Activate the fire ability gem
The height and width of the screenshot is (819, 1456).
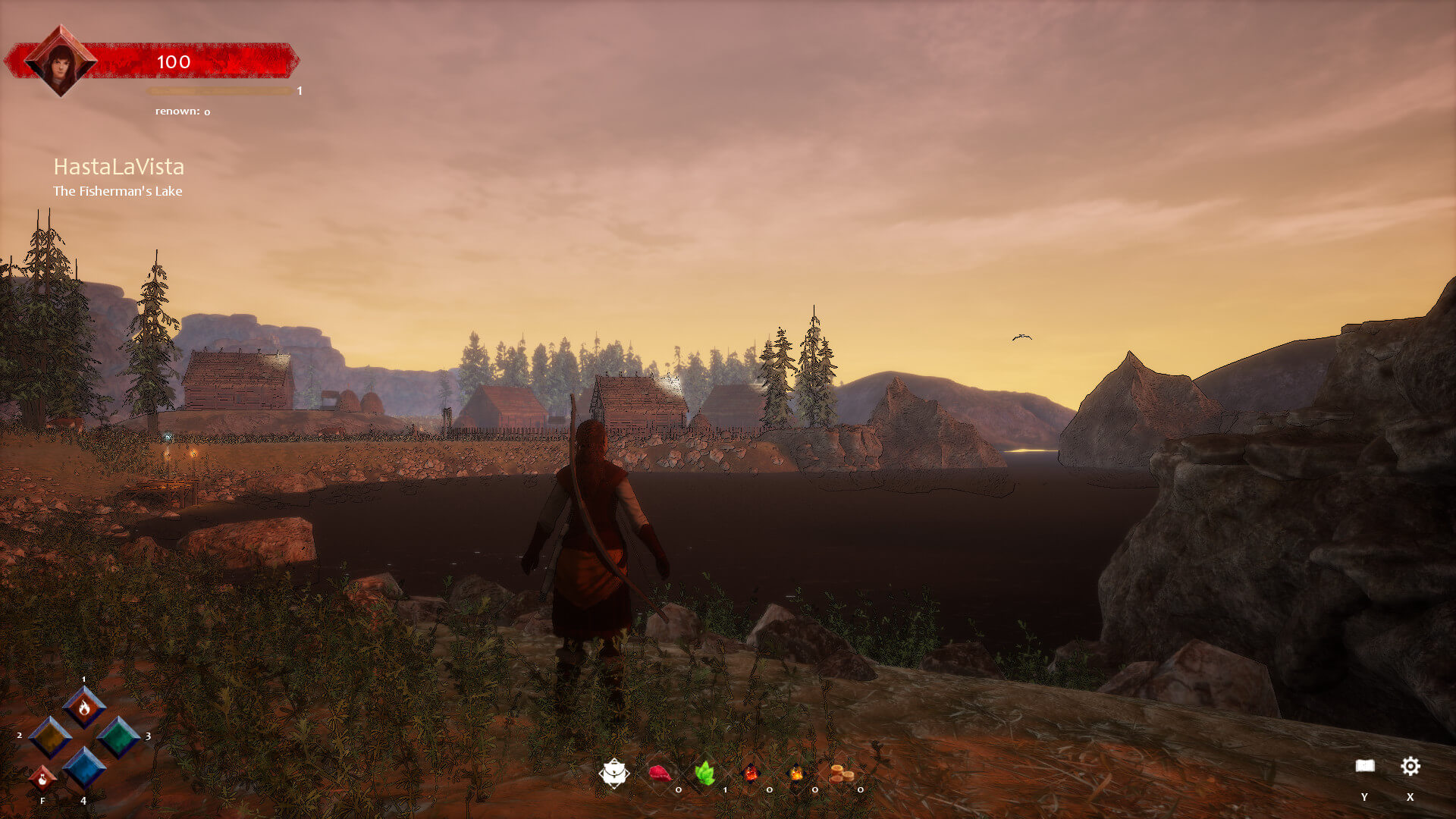(x=84, y=707)
